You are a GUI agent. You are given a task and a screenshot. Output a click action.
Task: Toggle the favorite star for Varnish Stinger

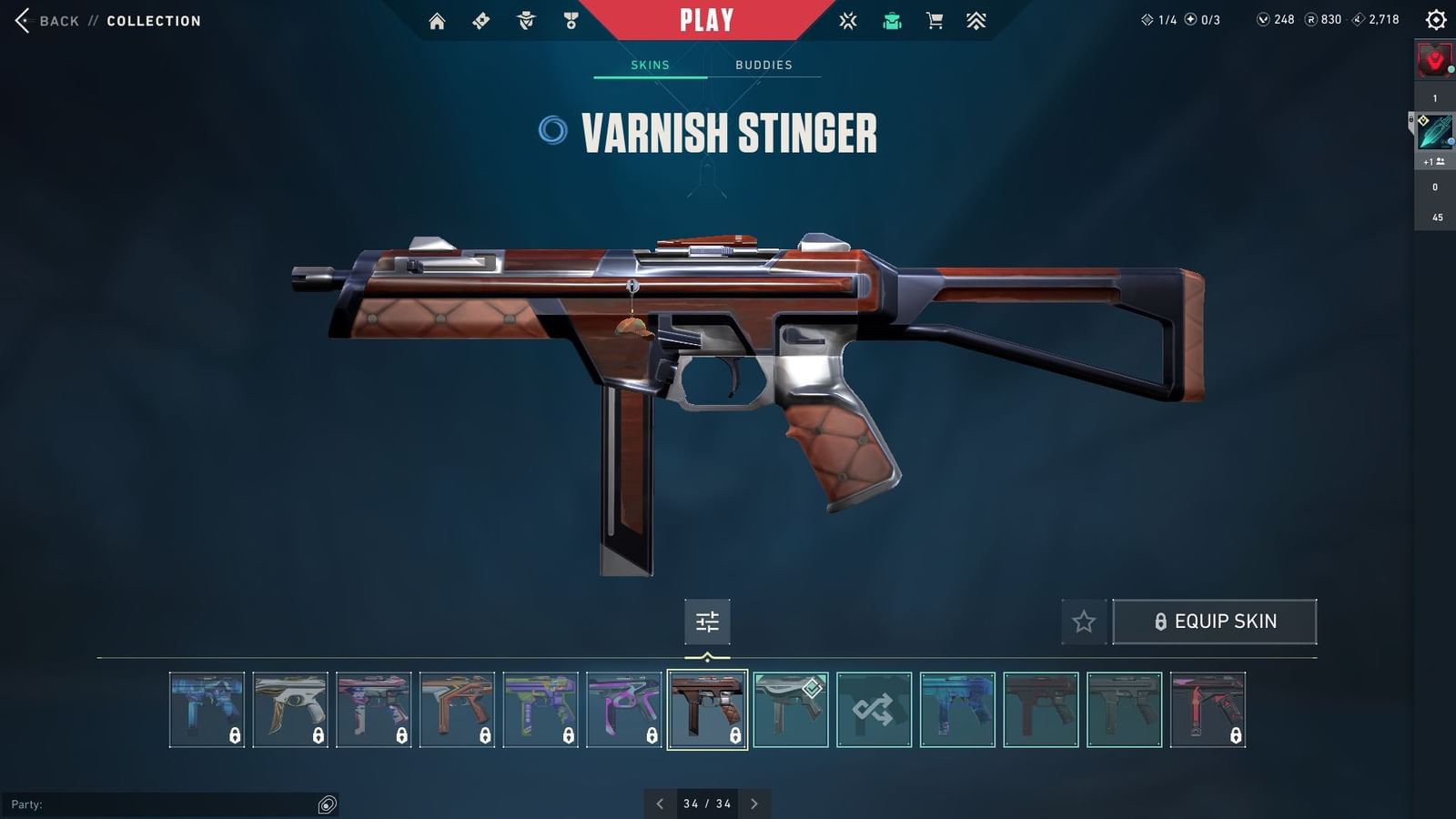1084,622
